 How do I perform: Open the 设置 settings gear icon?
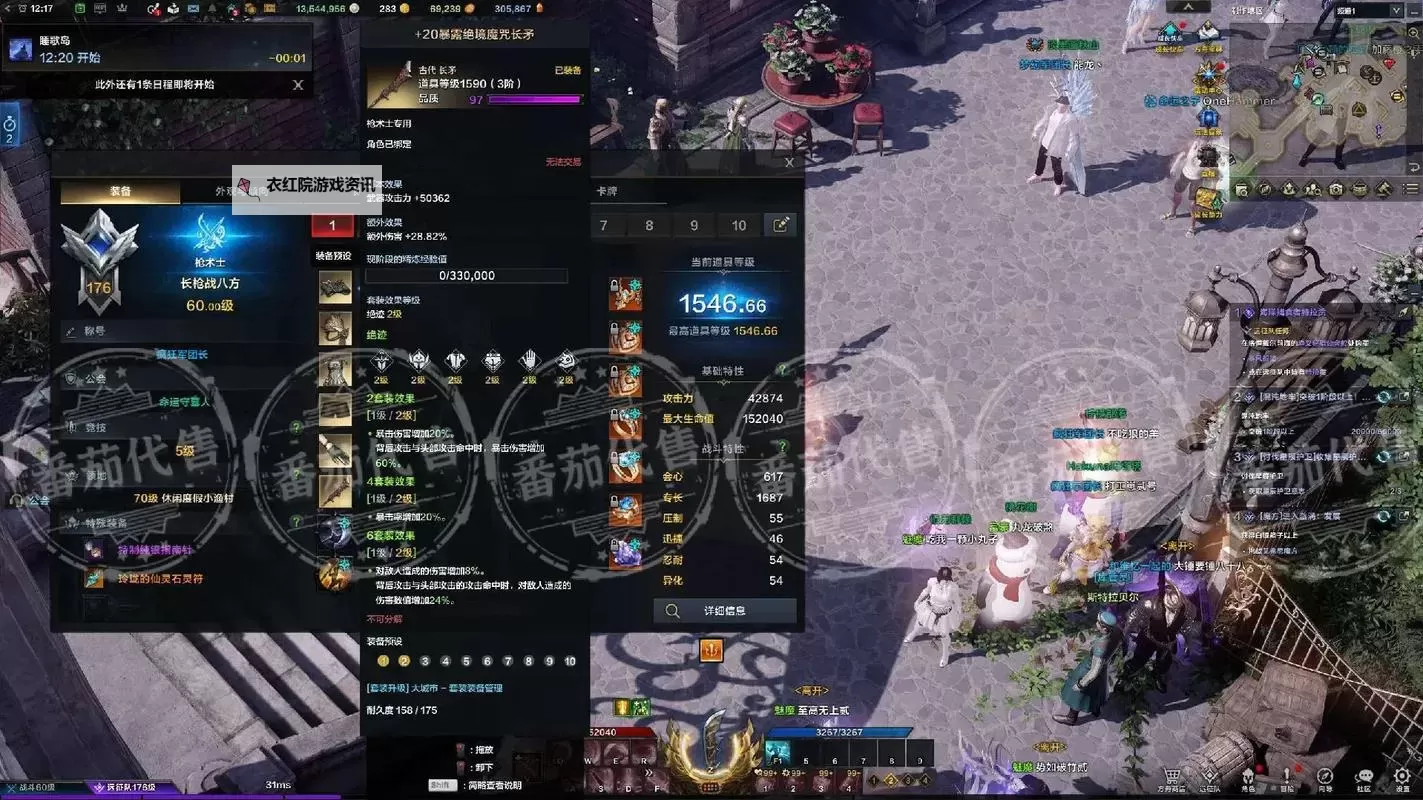1402,774
